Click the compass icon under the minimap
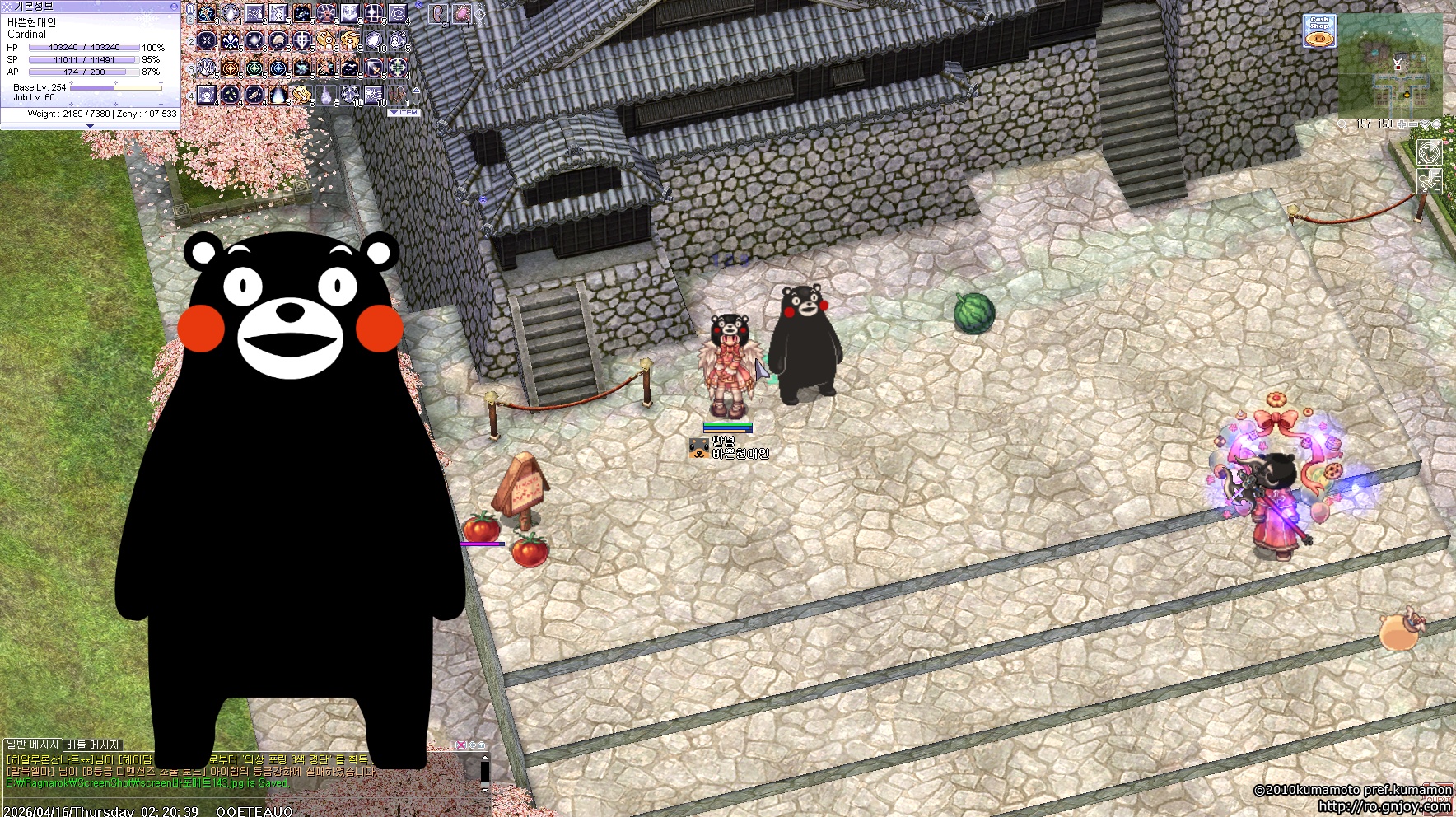The width and height of the screenshot is (1456, 817). coord(1429,152)
